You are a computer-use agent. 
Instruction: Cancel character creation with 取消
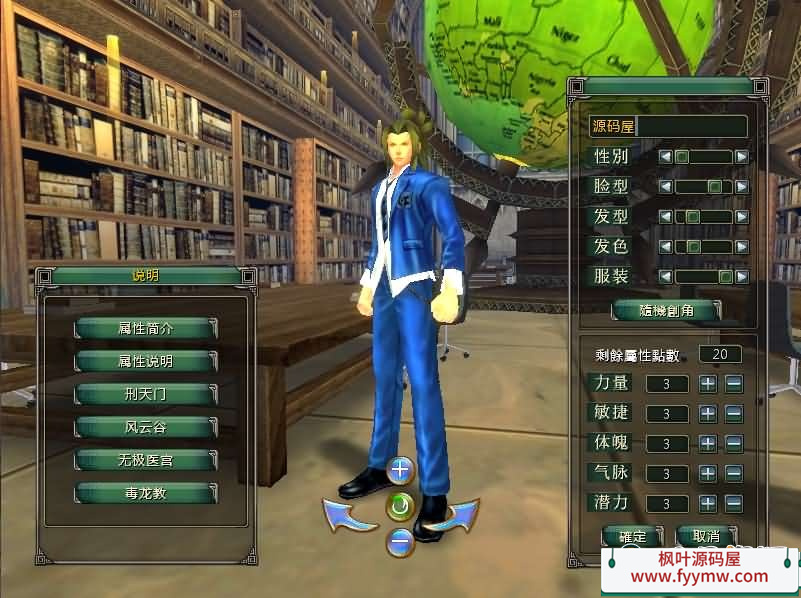click(x=706, y=536)
